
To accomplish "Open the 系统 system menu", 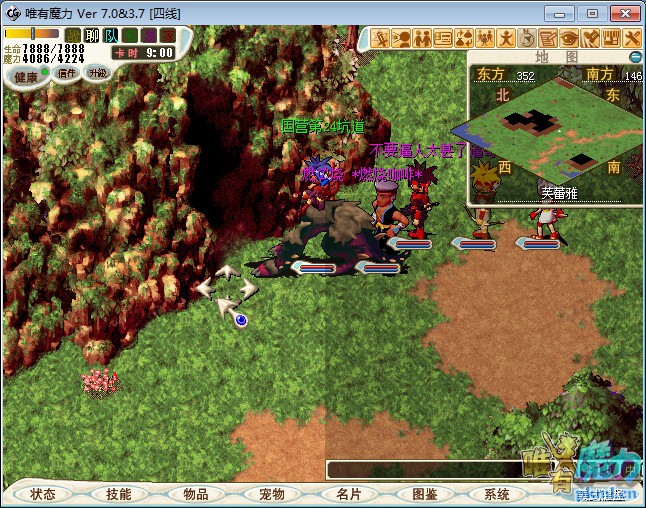I will coord(497,494).
